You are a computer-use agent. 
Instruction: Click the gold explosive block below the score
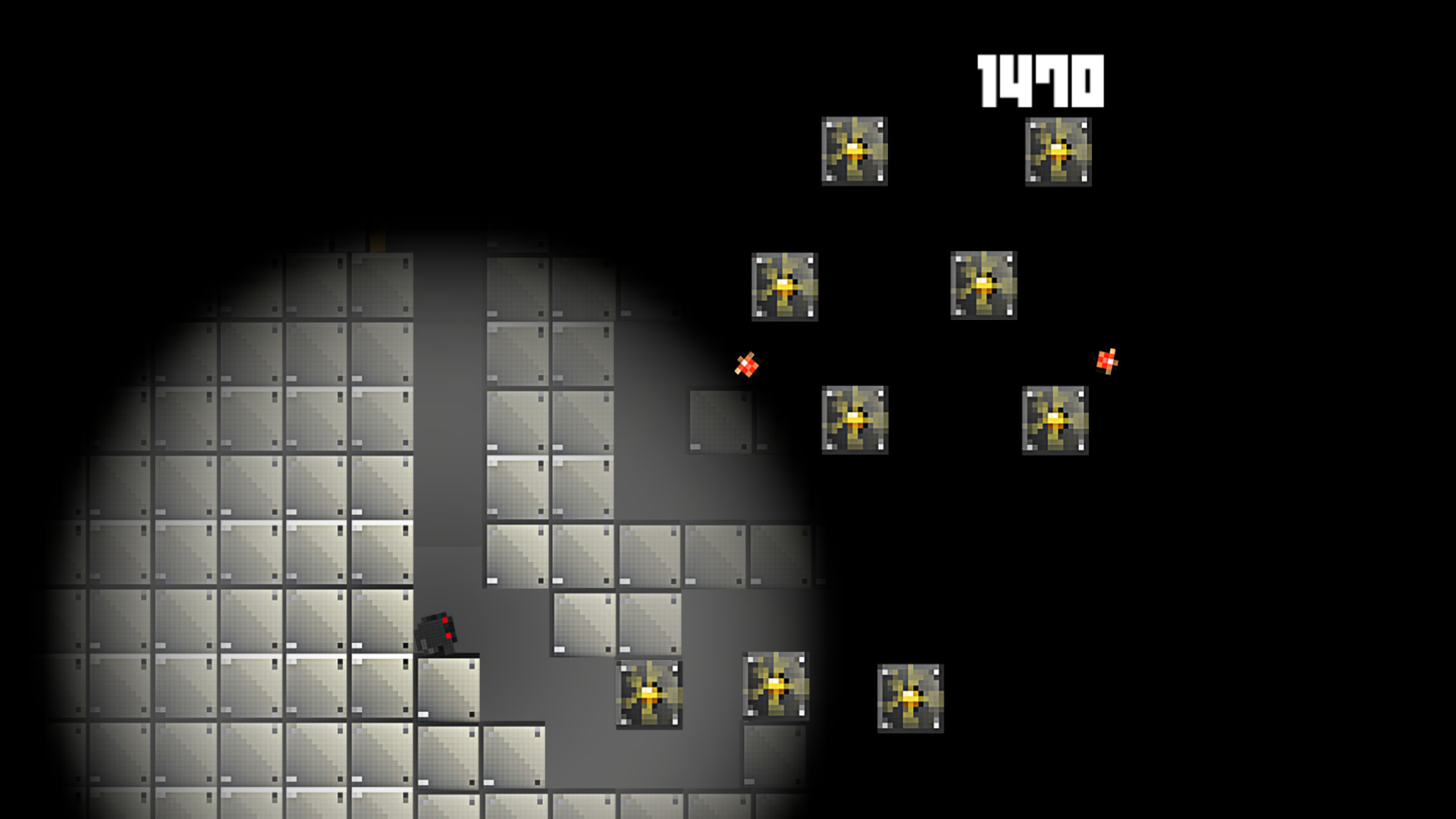[1059, 150]
